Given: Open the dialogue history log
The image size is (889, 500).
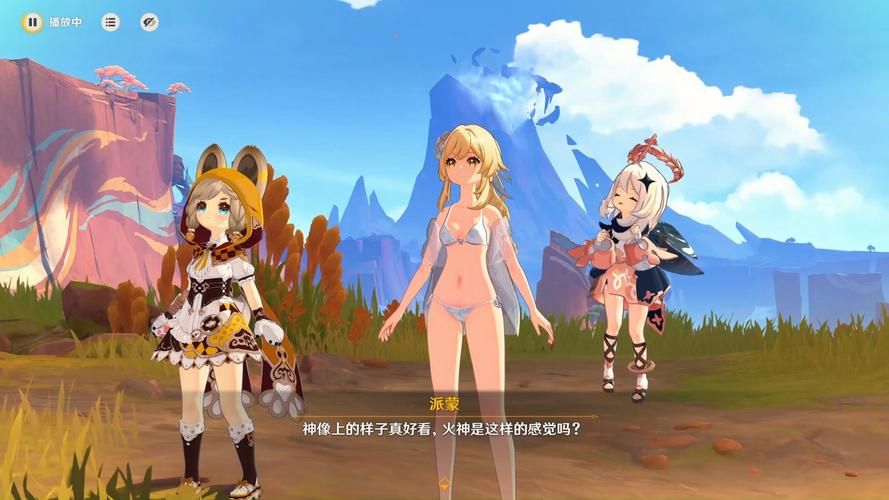Looking at the screenshot, I should click(110, 22).
